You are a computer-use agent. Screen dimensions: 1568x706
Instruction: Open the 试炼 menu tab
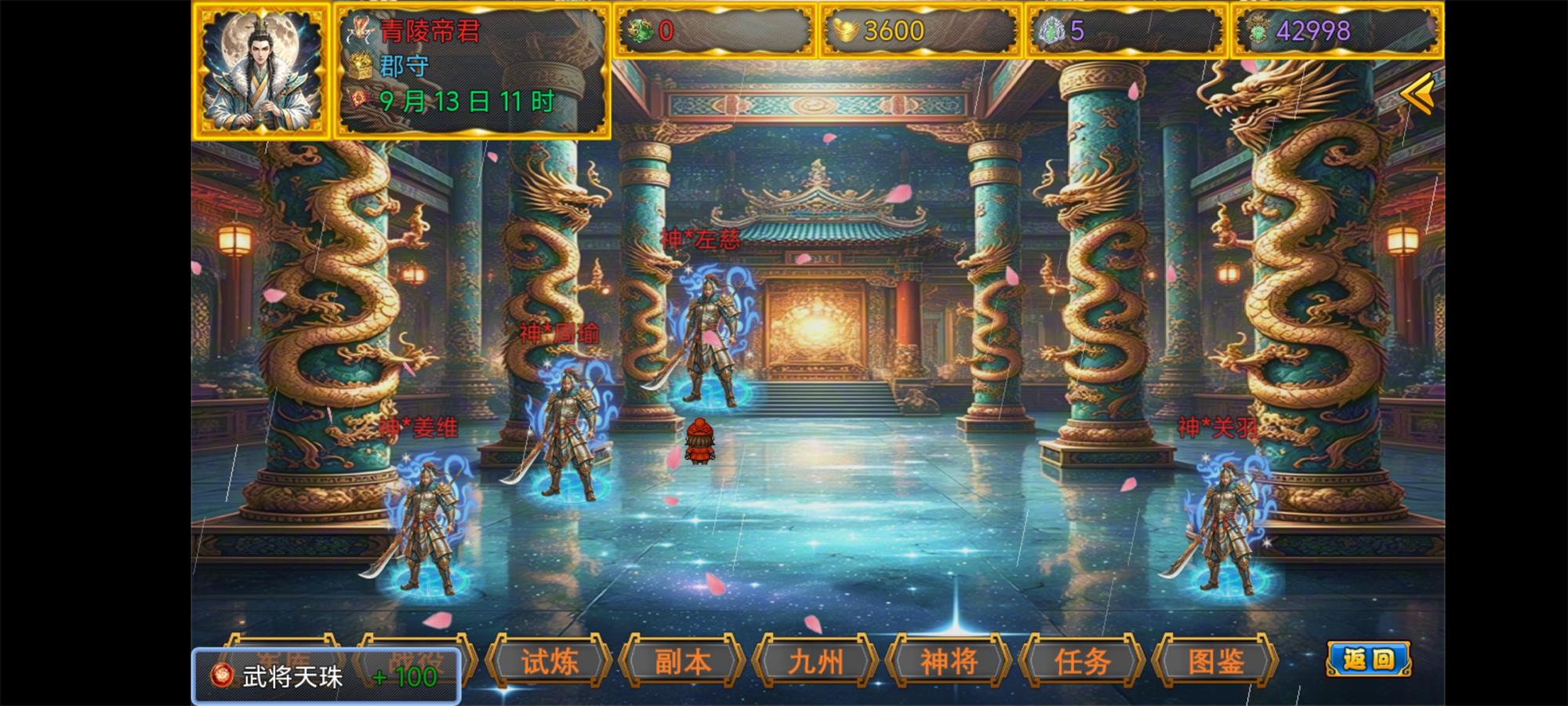551,663
